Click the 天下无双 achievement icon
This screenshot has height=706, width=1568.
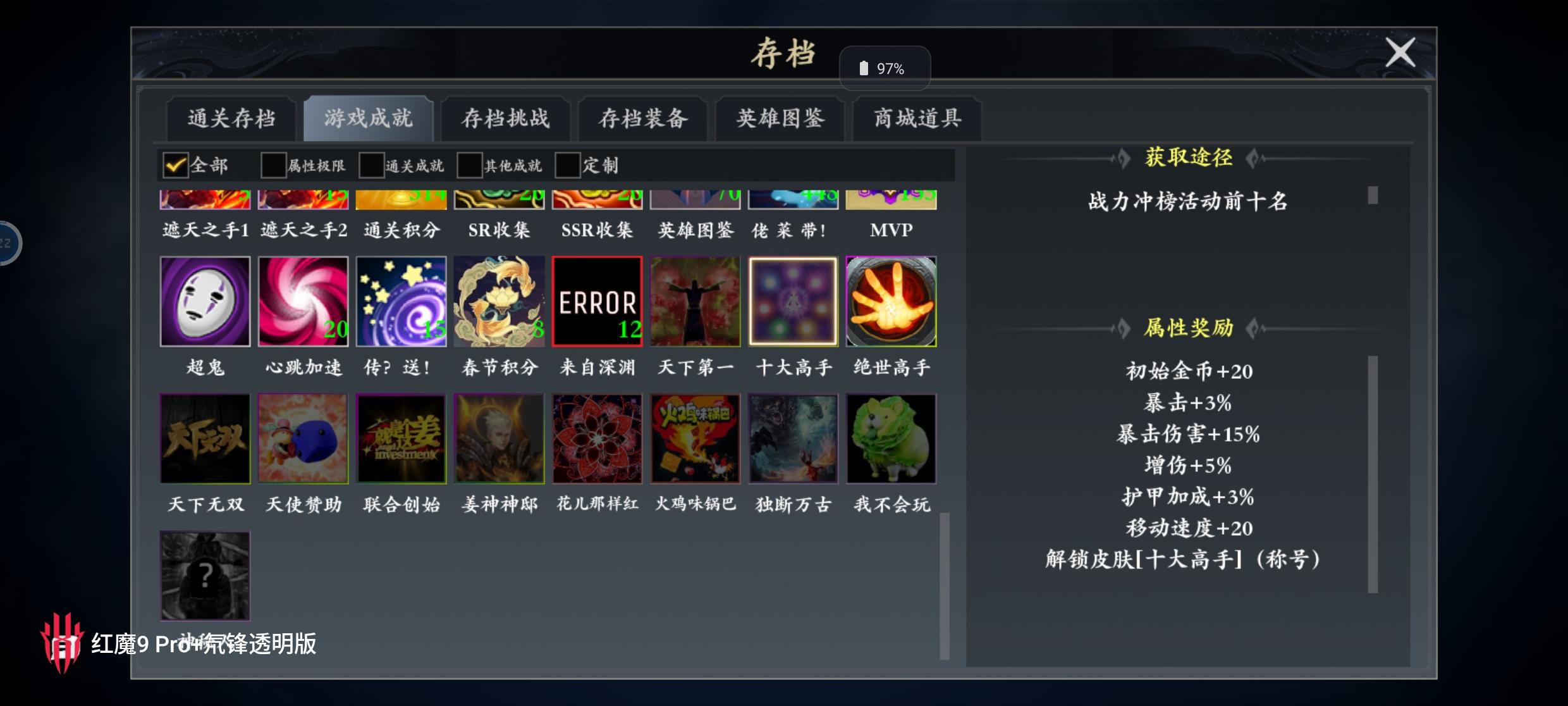(205, 438)
